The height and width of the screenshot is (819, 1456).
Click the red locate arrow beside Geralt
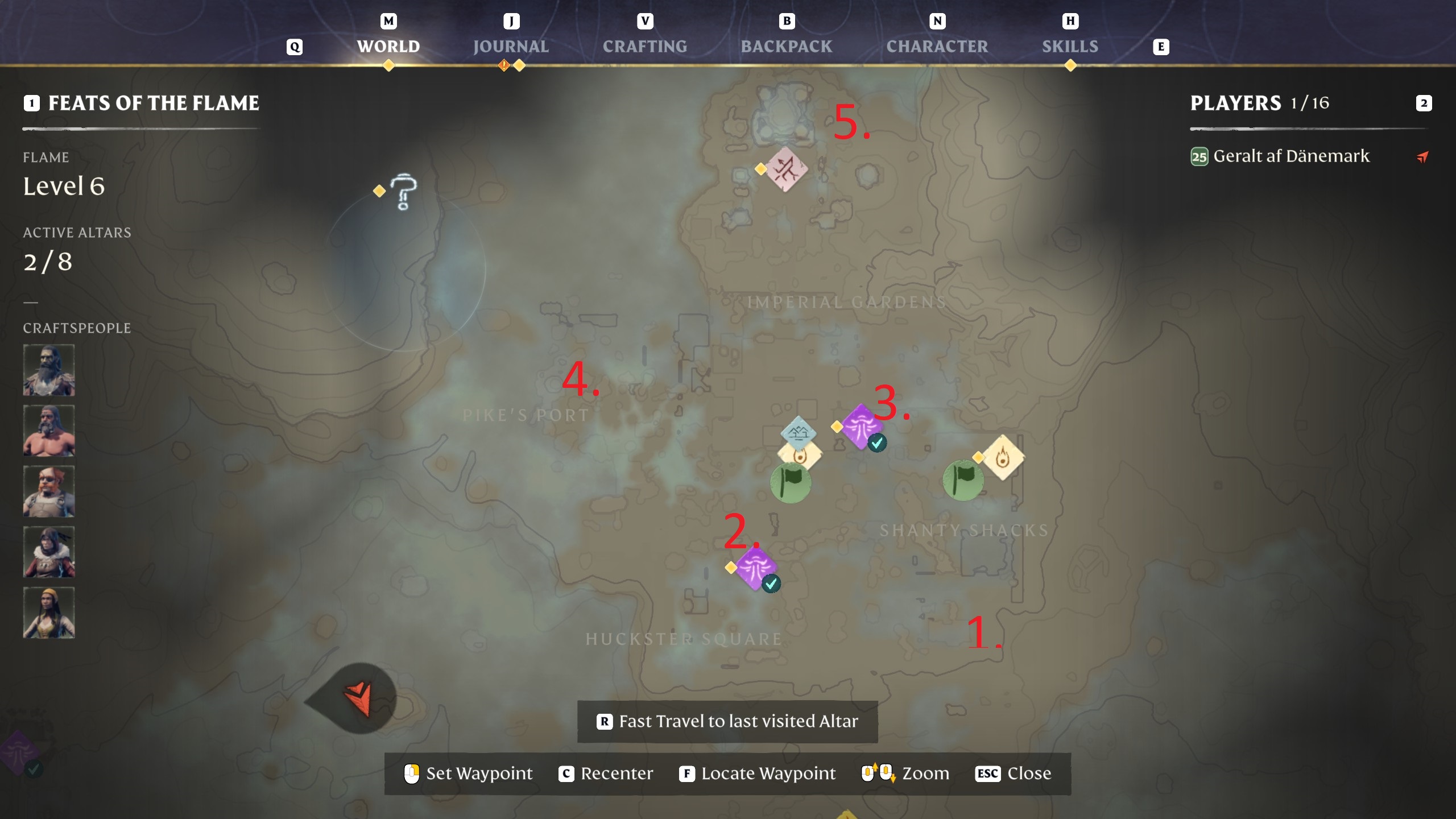coord(1422,157)
